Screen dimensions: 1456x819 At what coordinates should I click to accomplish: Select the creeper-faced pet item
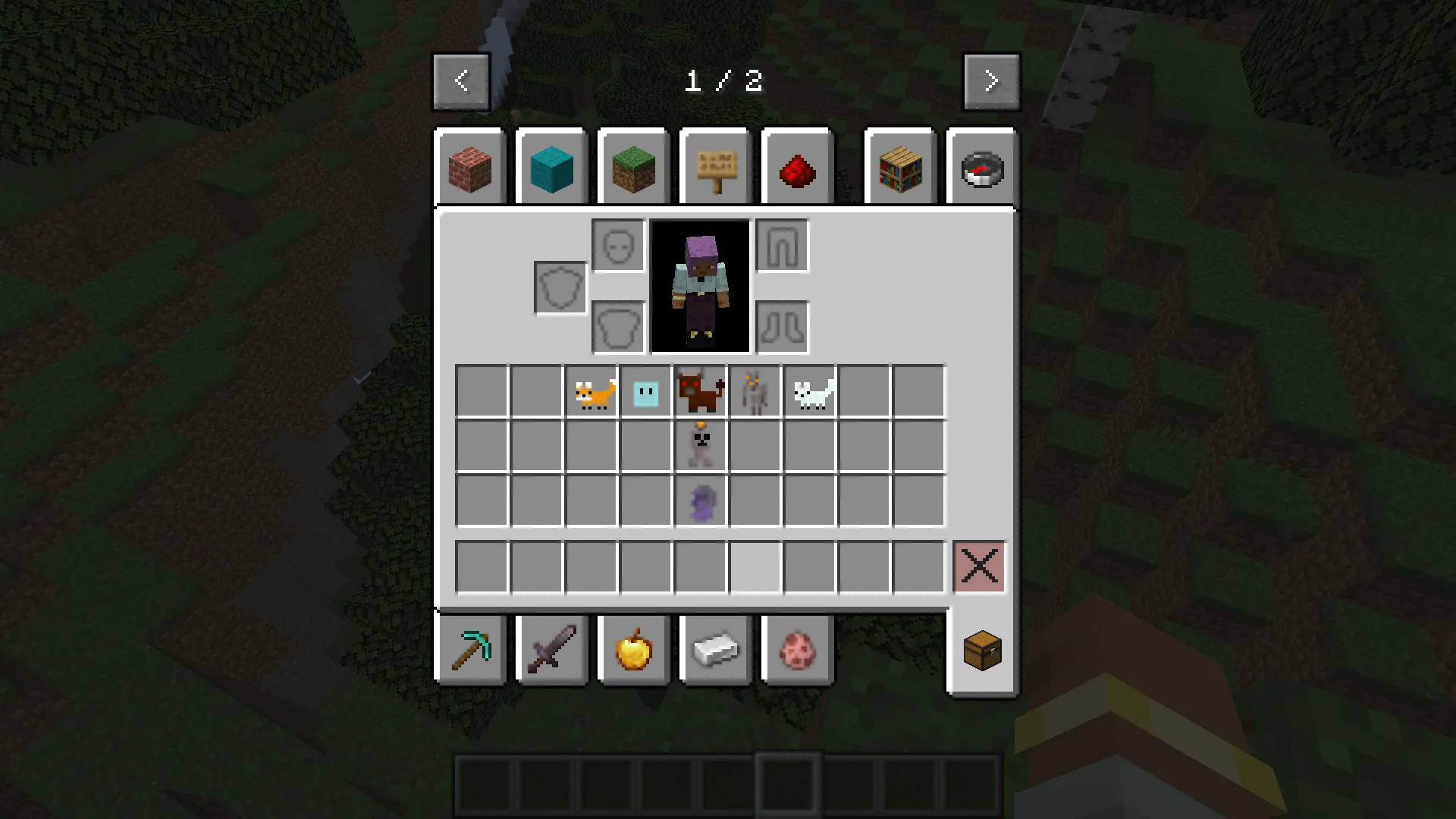point(701,444)
